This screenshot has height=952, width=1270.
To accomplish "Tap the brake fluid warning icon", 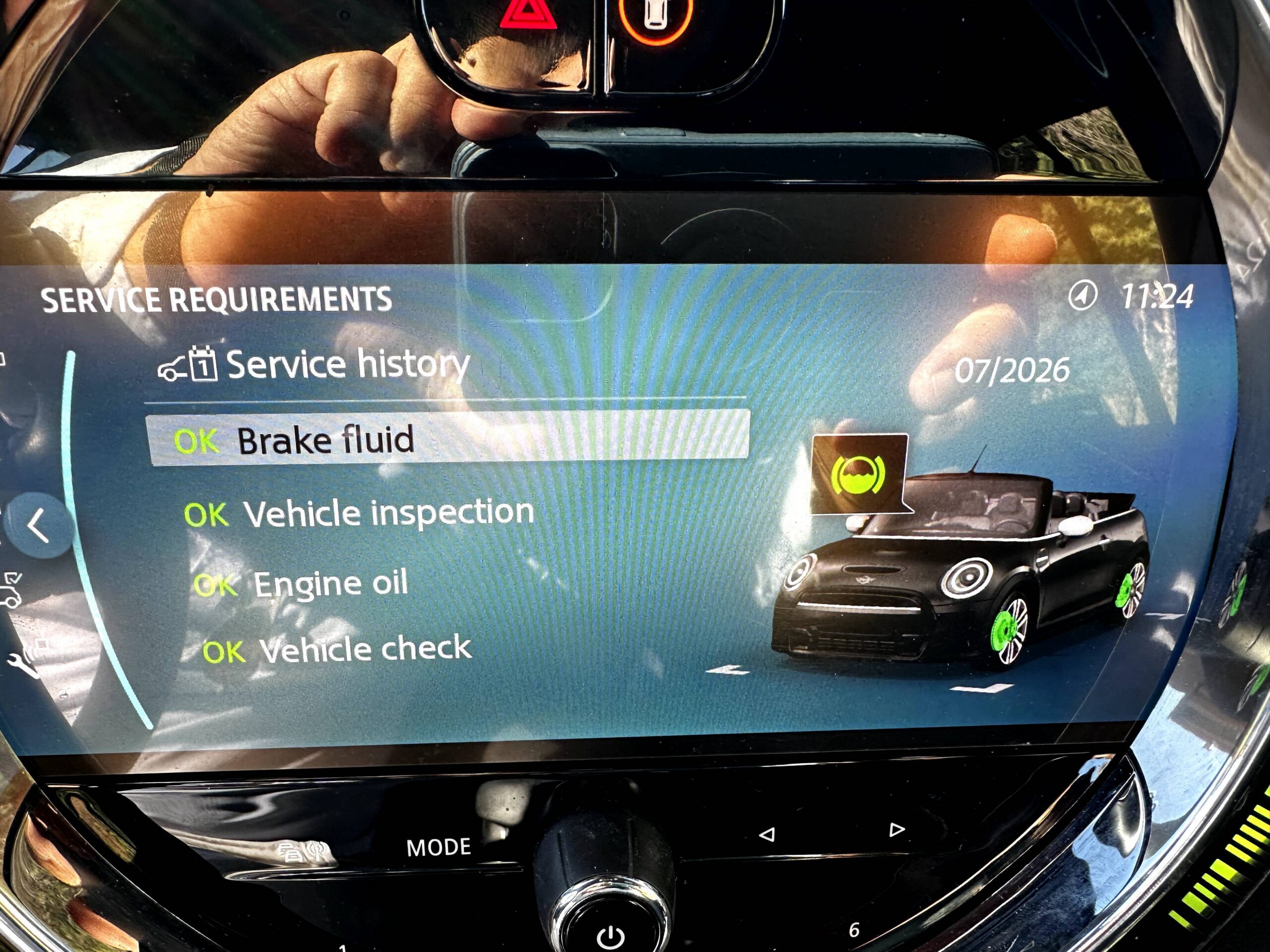I will pyautogui.click(x=859, y=475).
